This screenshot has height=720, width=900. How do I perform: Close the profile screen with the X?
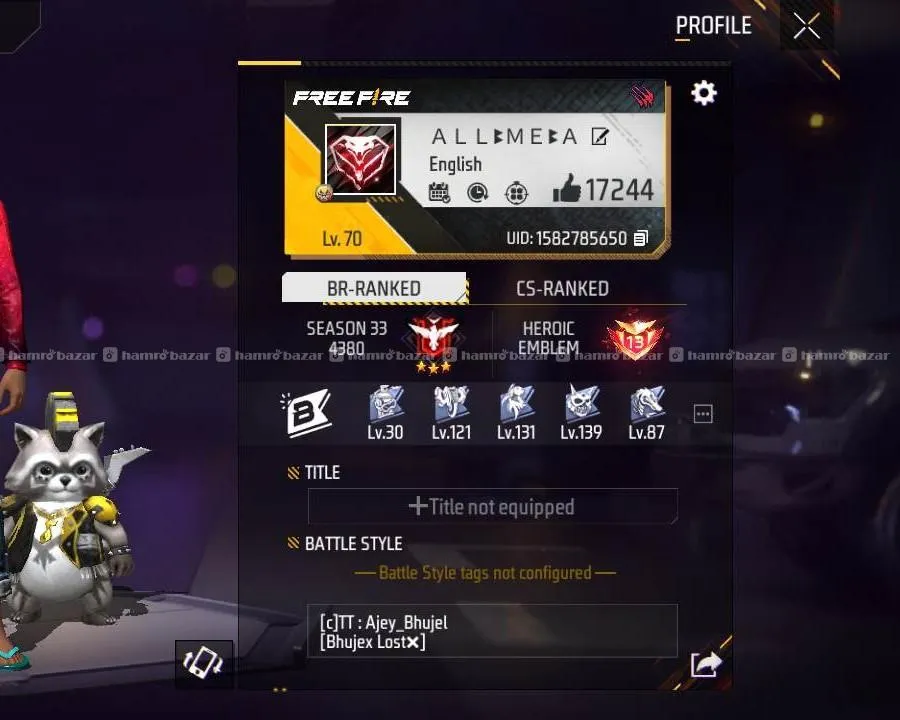pos(806,27)
